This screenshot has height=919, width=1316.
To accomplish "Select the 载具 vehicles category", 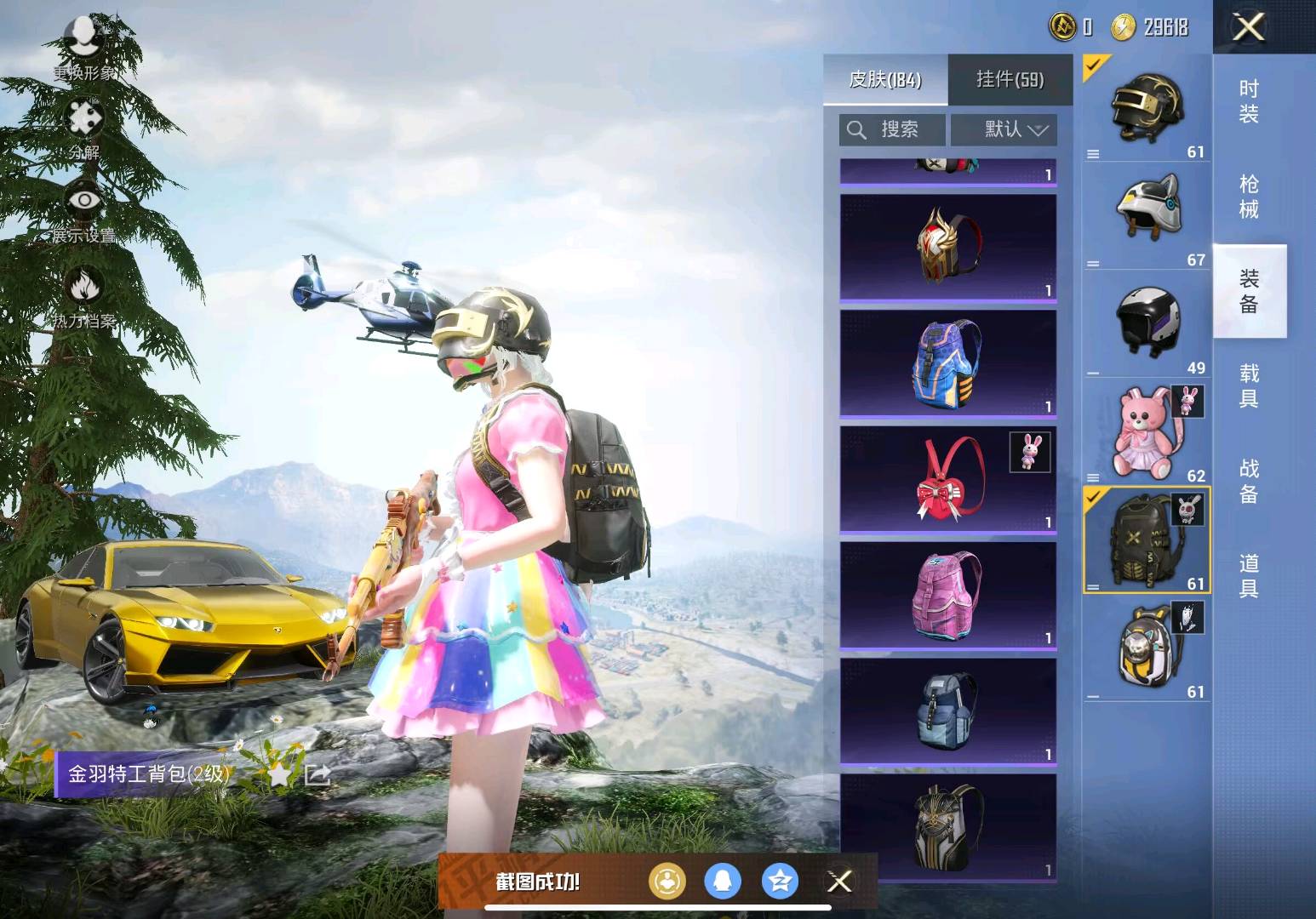I will pos(1249,385).
